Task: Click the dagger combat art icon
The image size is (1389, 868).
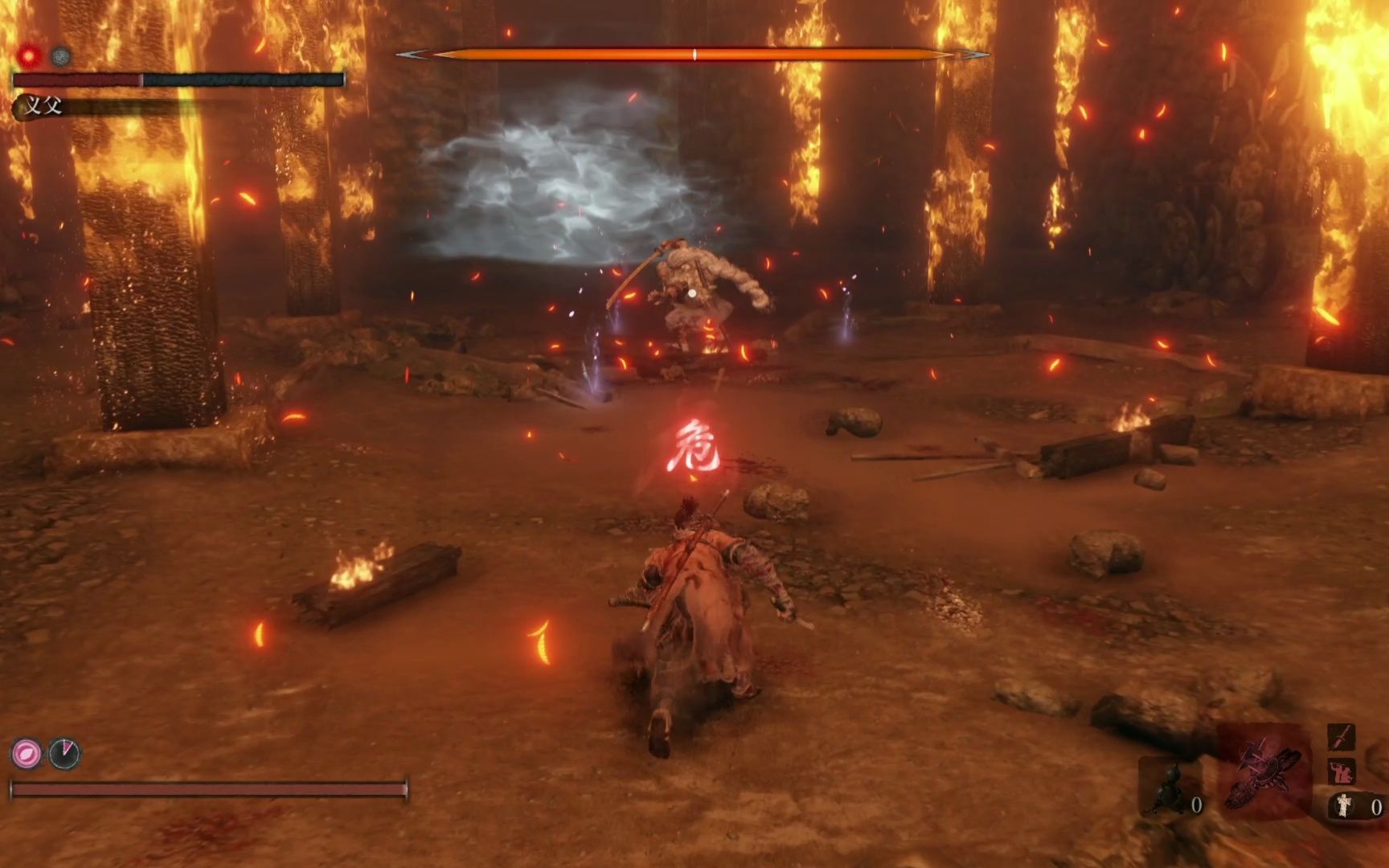Action: coord(1341,736)
